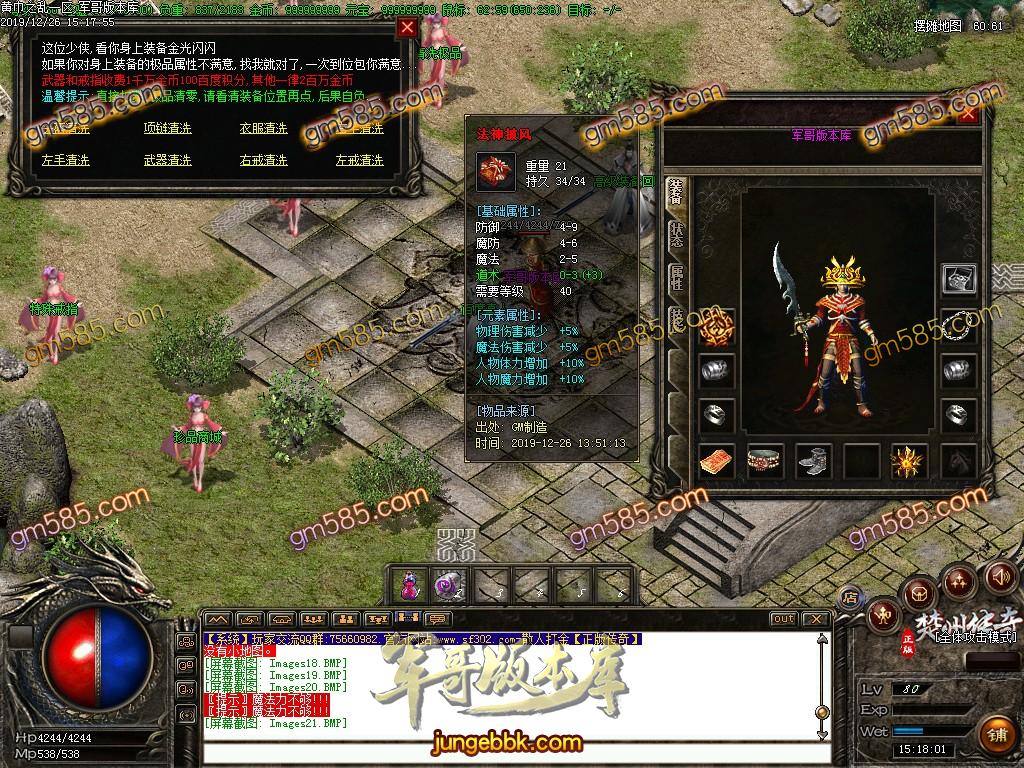
Task: Switch to the 状态 status tab
Action: tap(677, 237)
